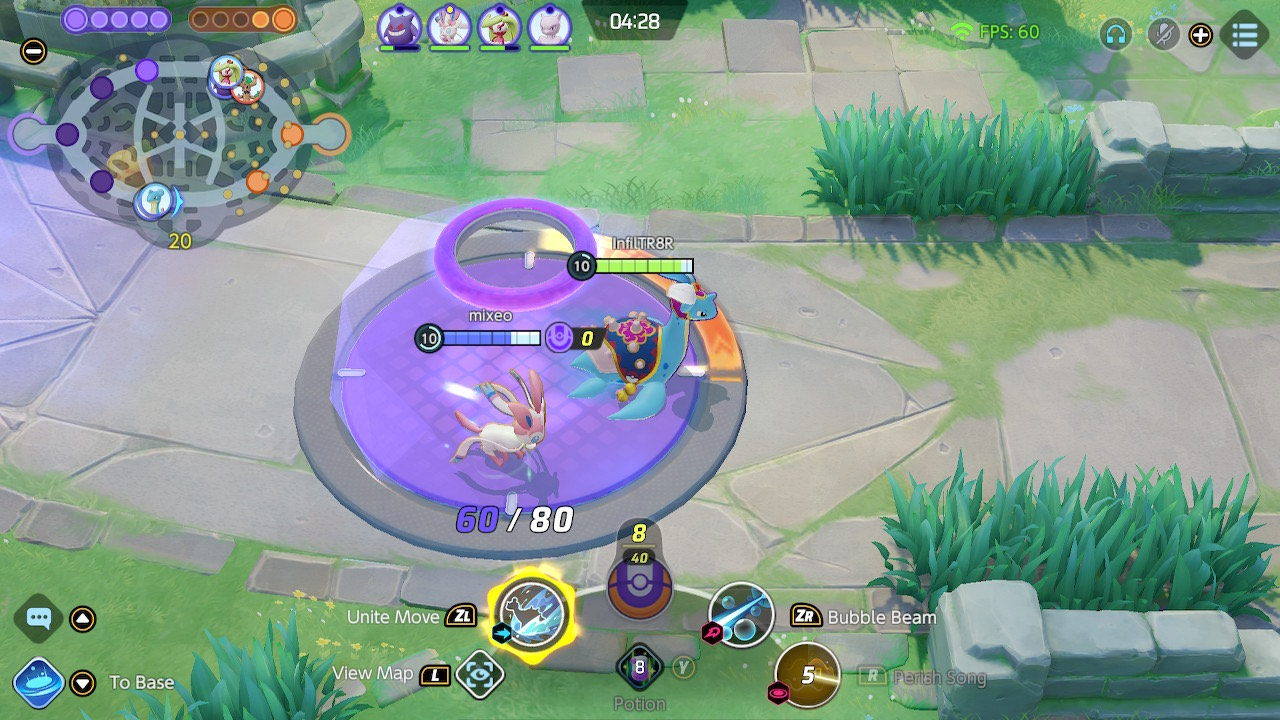Tap the Perish Song cooldown icon
The height and width of the screenshot is (720, 1280).
(x=807, y=675)
